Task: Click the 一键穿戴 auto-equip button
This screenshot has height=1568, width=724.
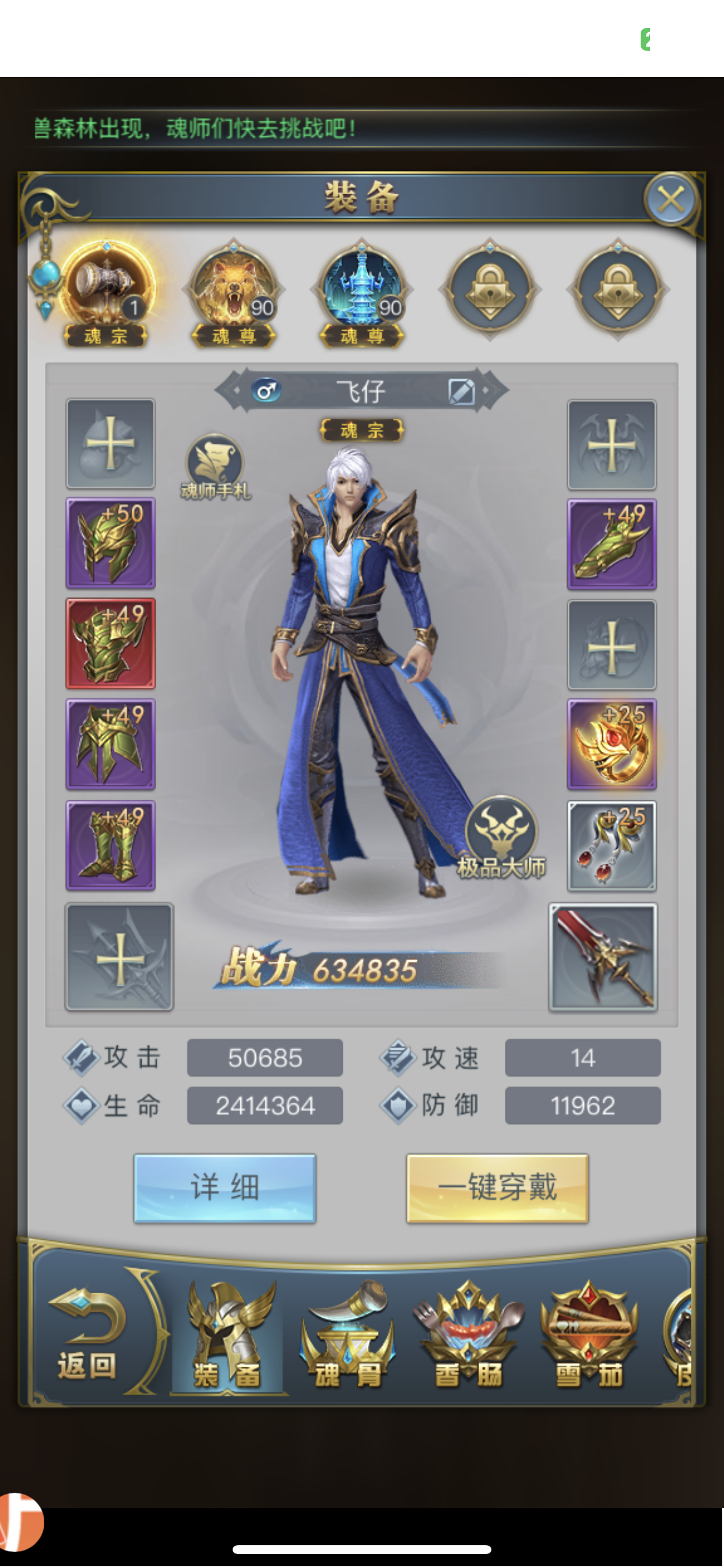Action: pyautogui.click(x=497, y=1188)
